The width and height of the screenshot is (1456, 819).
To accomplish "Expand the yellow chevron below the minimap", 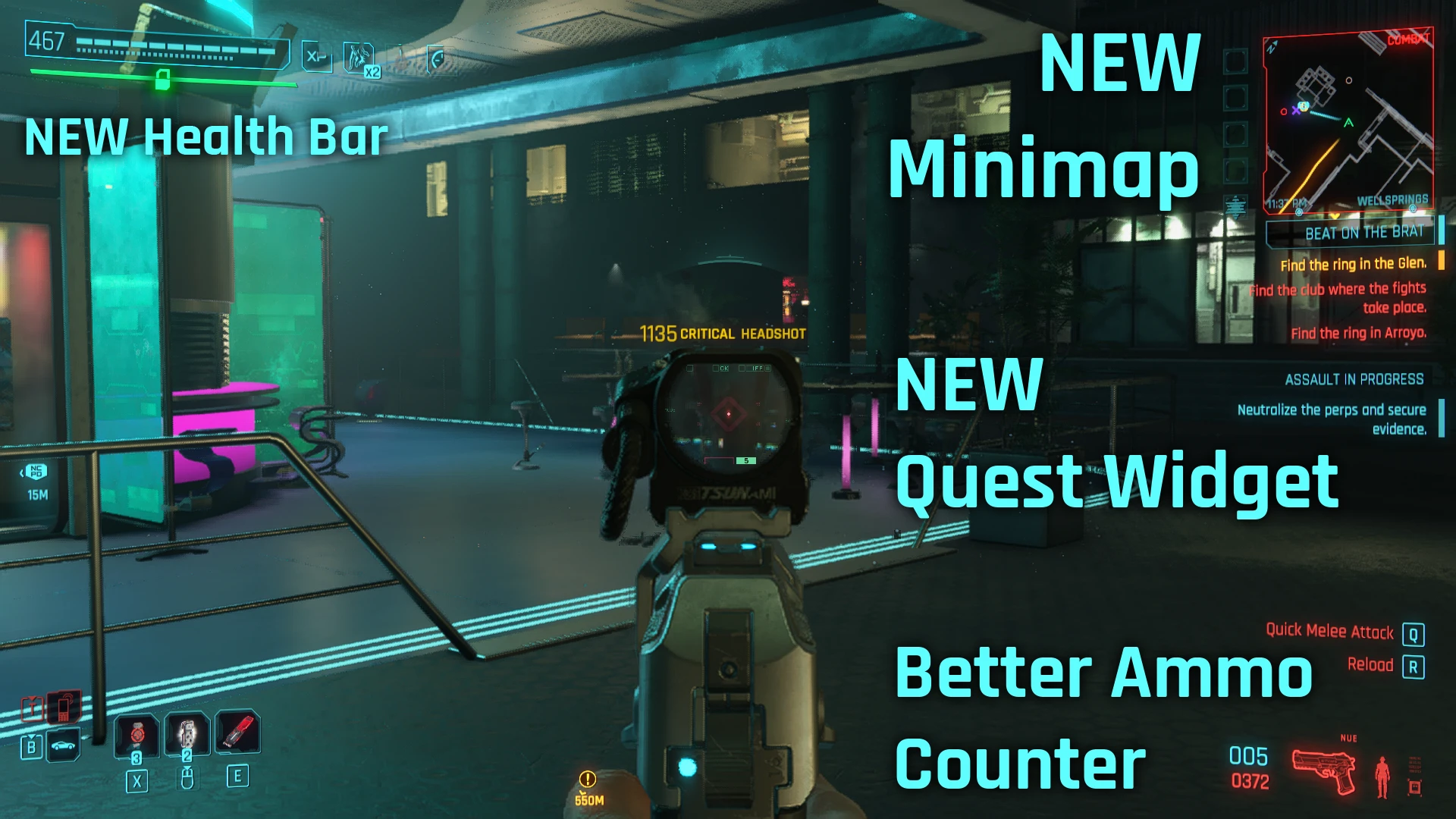I will point(1335,216).
